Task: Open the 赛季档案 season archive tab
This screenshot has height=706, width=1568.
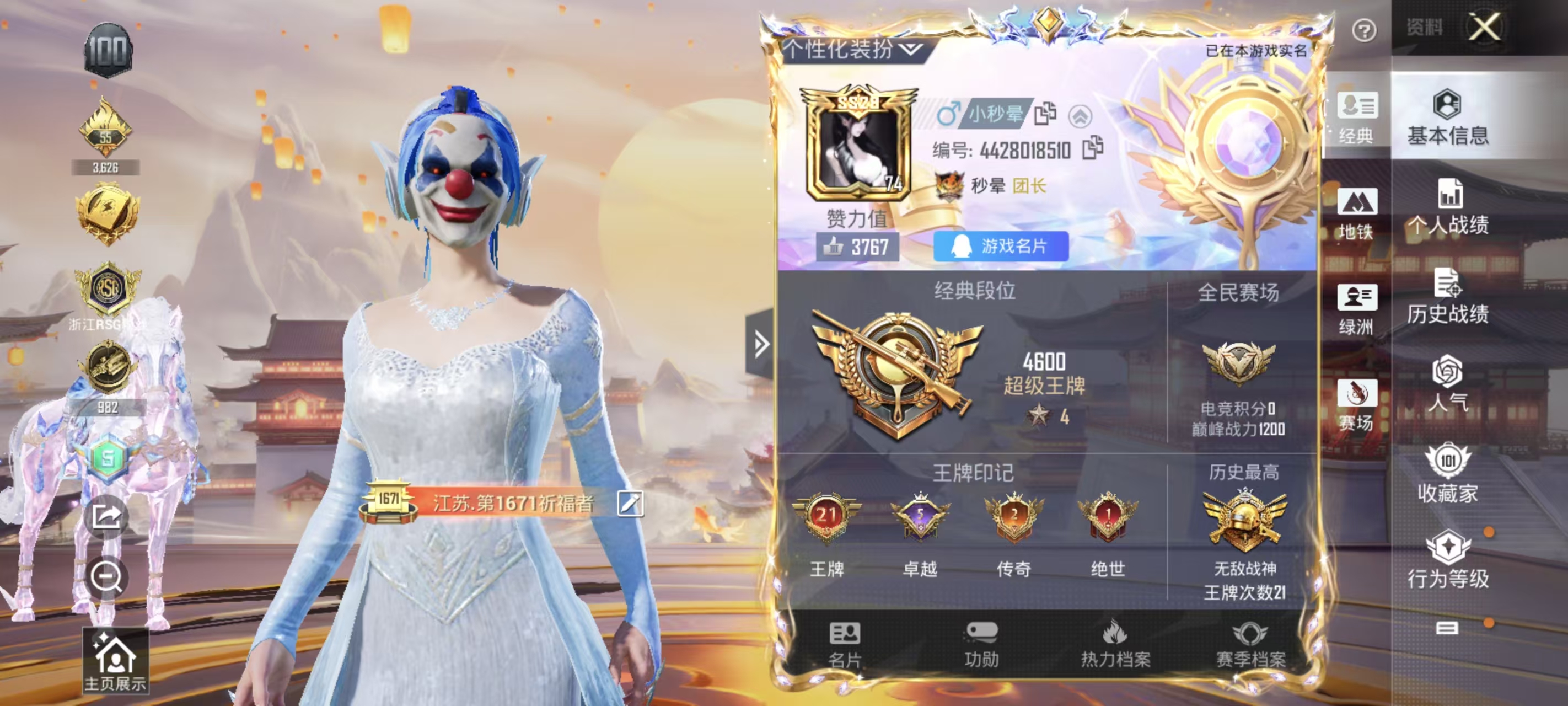Action: coord(1250,645)
